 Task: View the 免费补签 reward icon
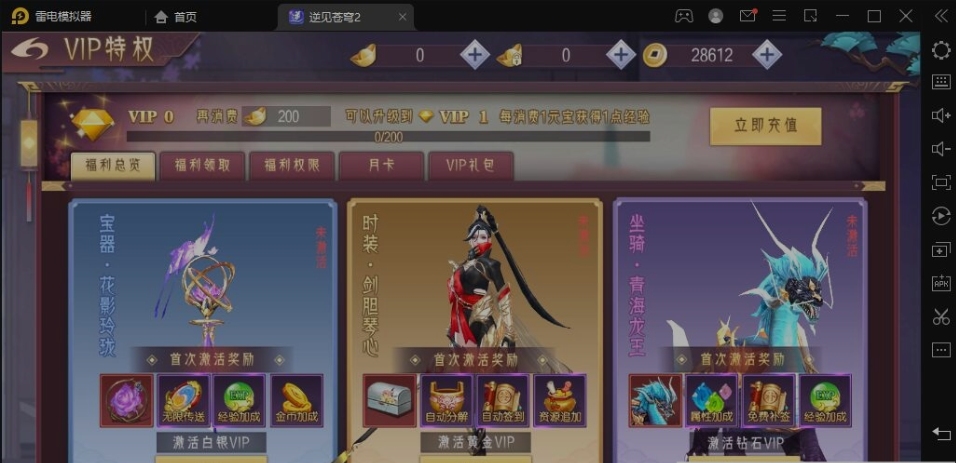768,400
